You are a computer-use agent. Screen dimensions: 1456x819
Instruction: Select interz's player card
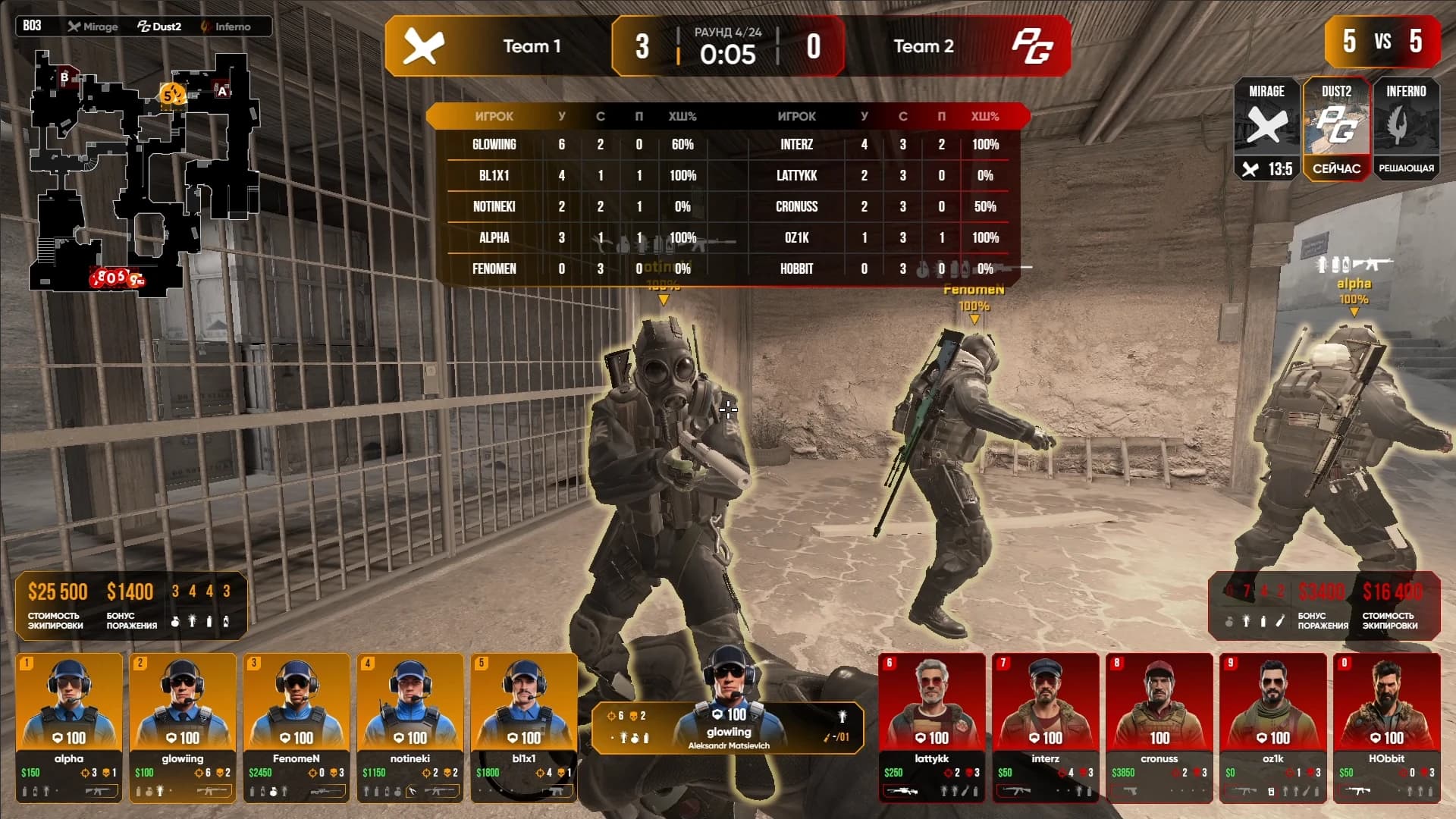coord(1046,726)
